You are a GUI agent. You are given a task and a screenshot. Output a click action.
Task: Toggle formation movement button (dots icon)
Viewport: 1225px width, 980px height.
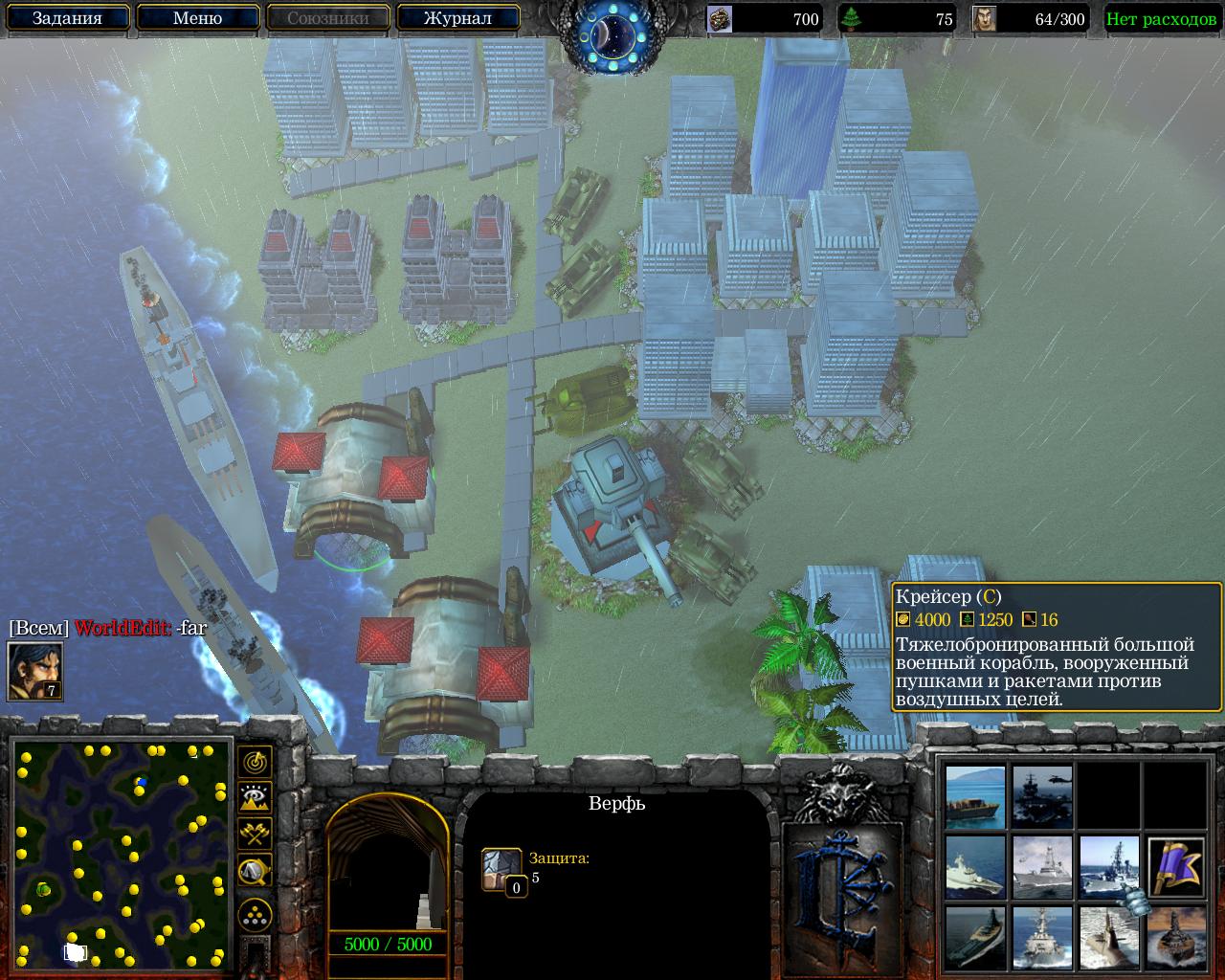255,915
